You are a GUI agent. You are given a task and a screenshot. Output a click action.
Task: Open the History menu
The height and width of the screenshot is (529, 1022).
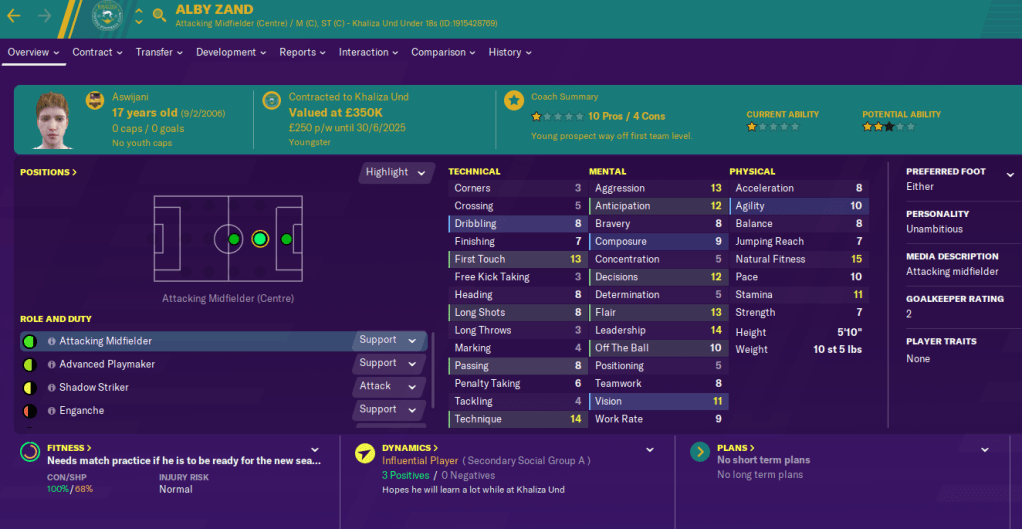[509, 52]
